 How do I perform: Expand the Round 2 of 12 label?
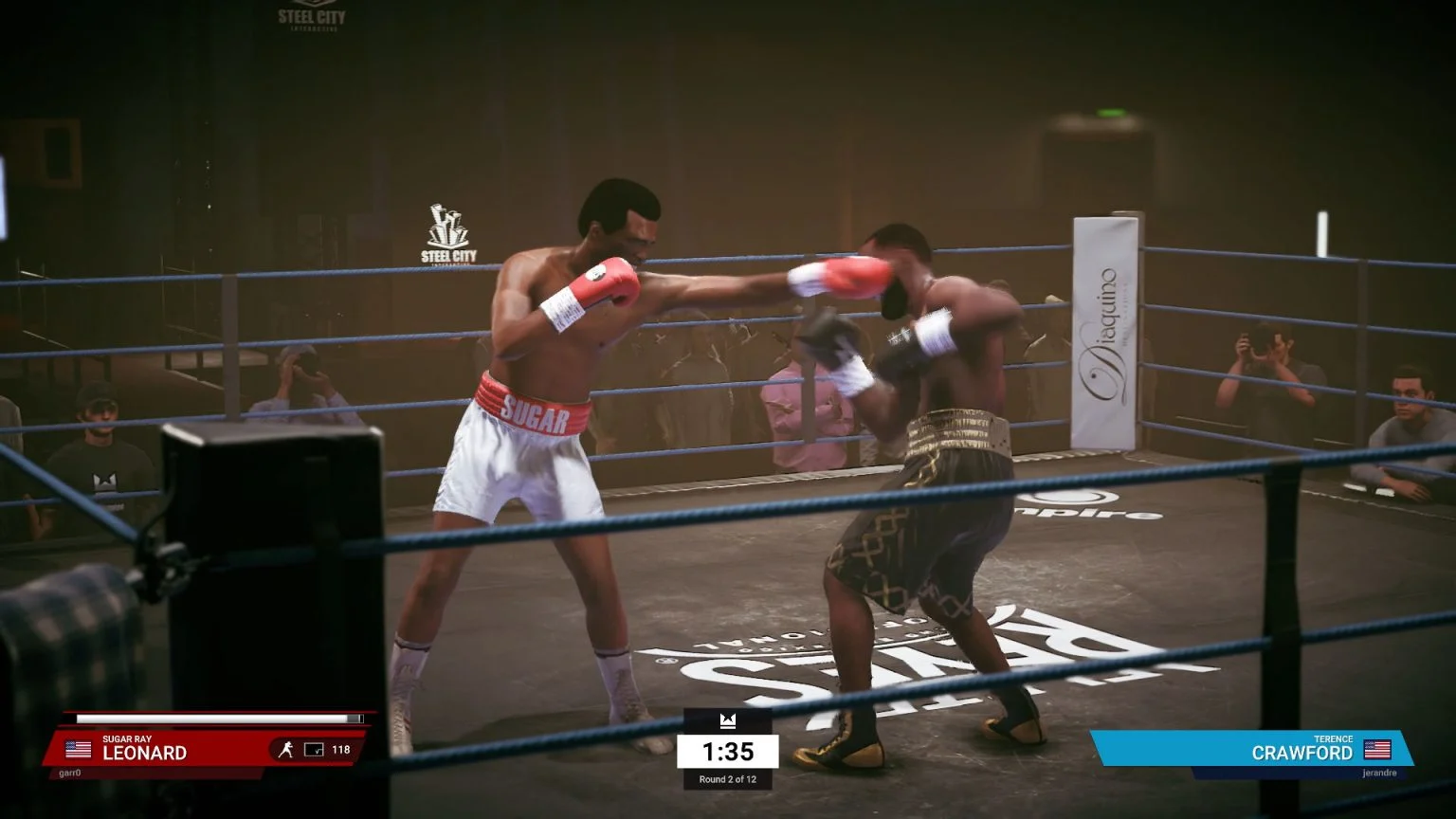click(728, 781)
